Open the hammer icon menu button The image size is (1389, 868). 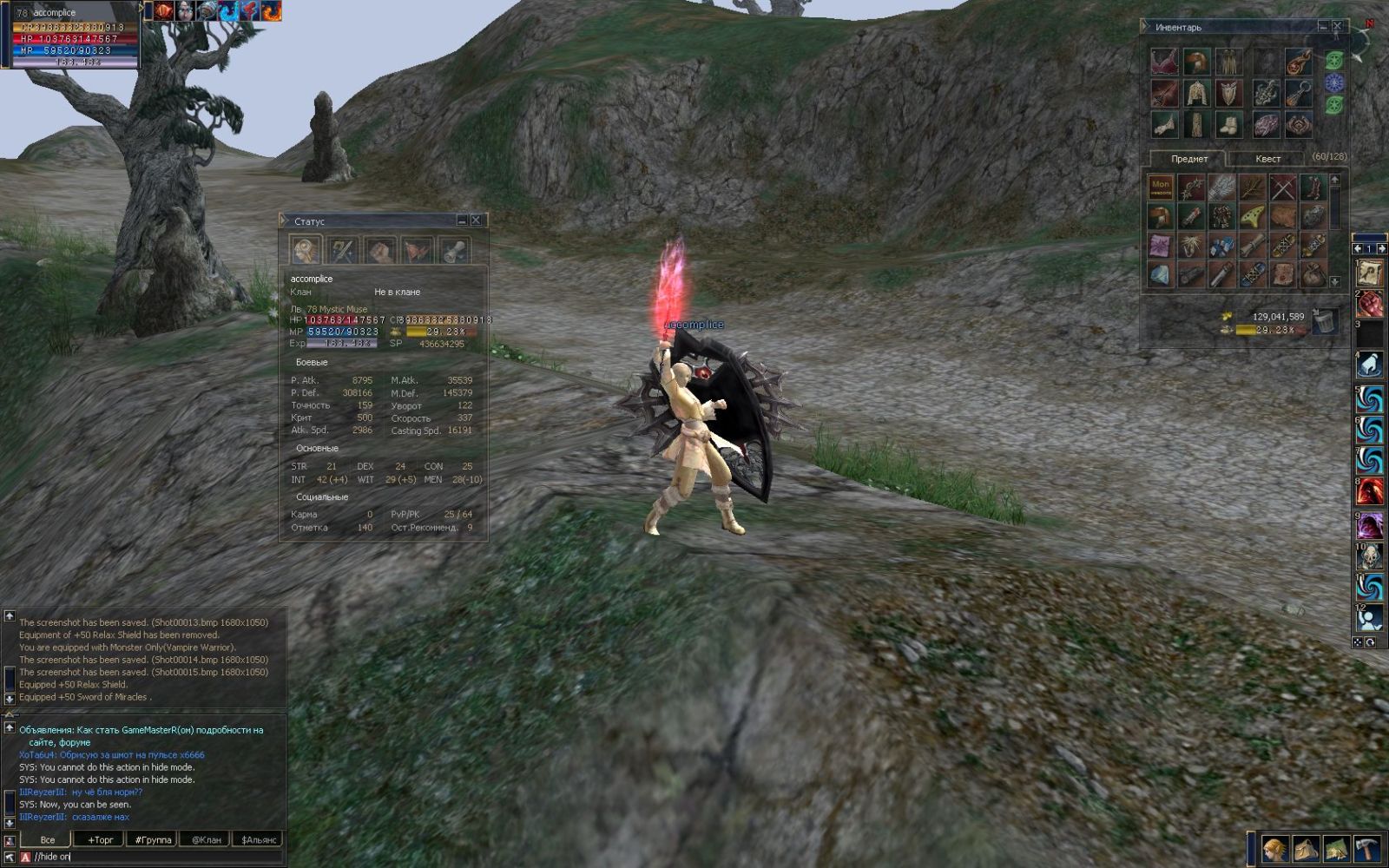point(1367,848)
